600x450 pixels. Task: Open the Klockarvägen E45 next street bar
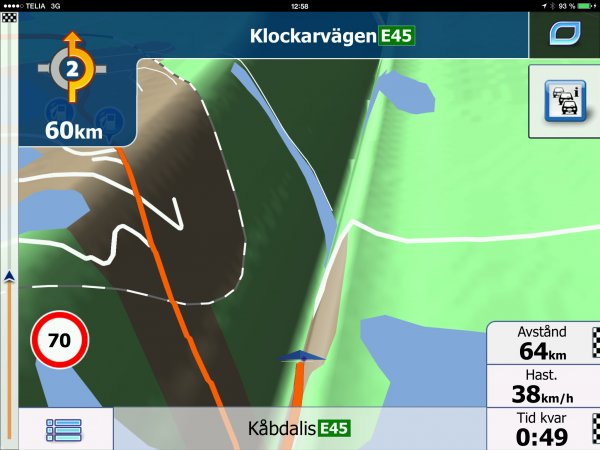(330, 36)
